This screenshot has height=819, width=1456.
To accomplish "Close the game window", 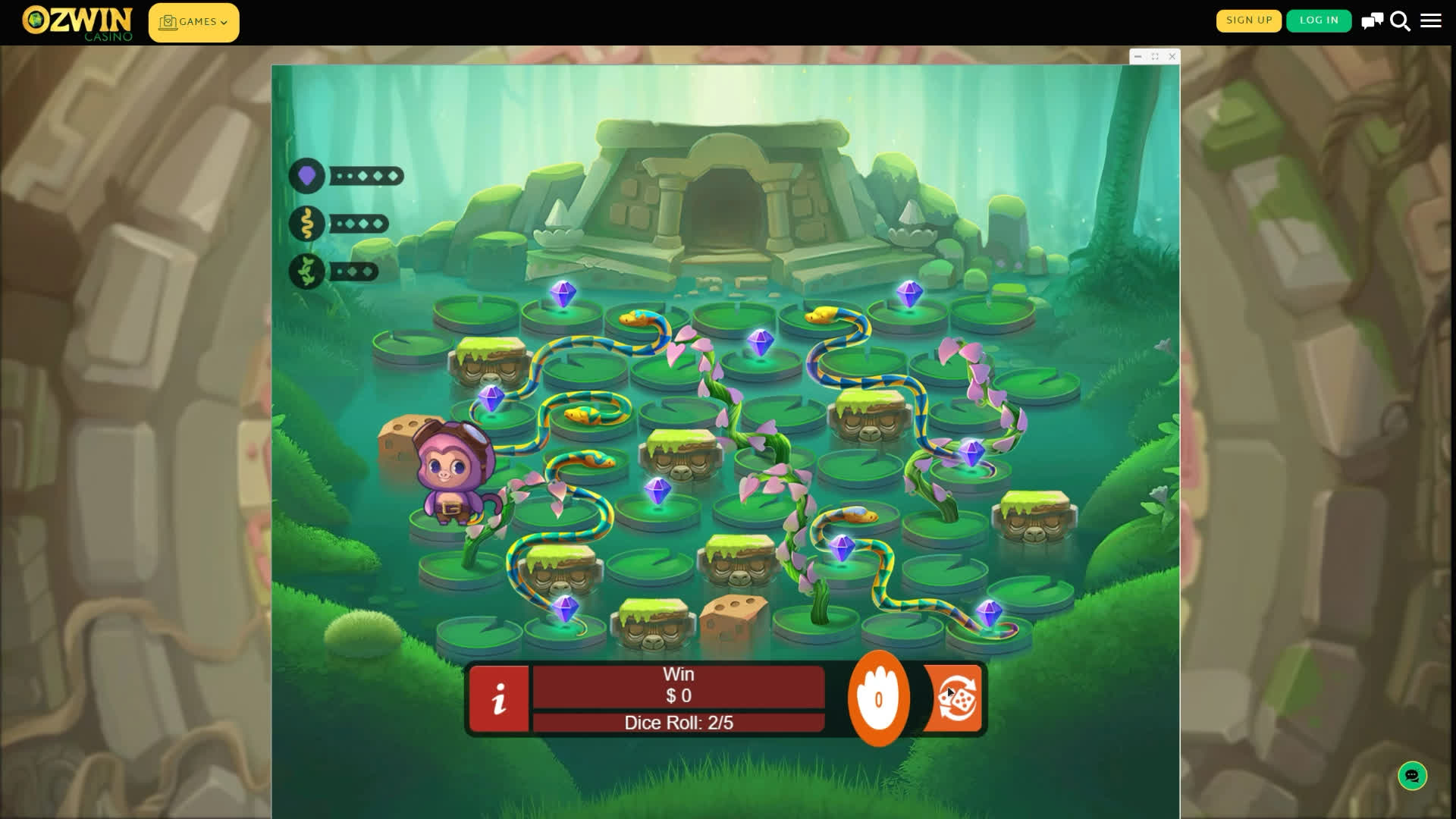I will coord(1172,57).
